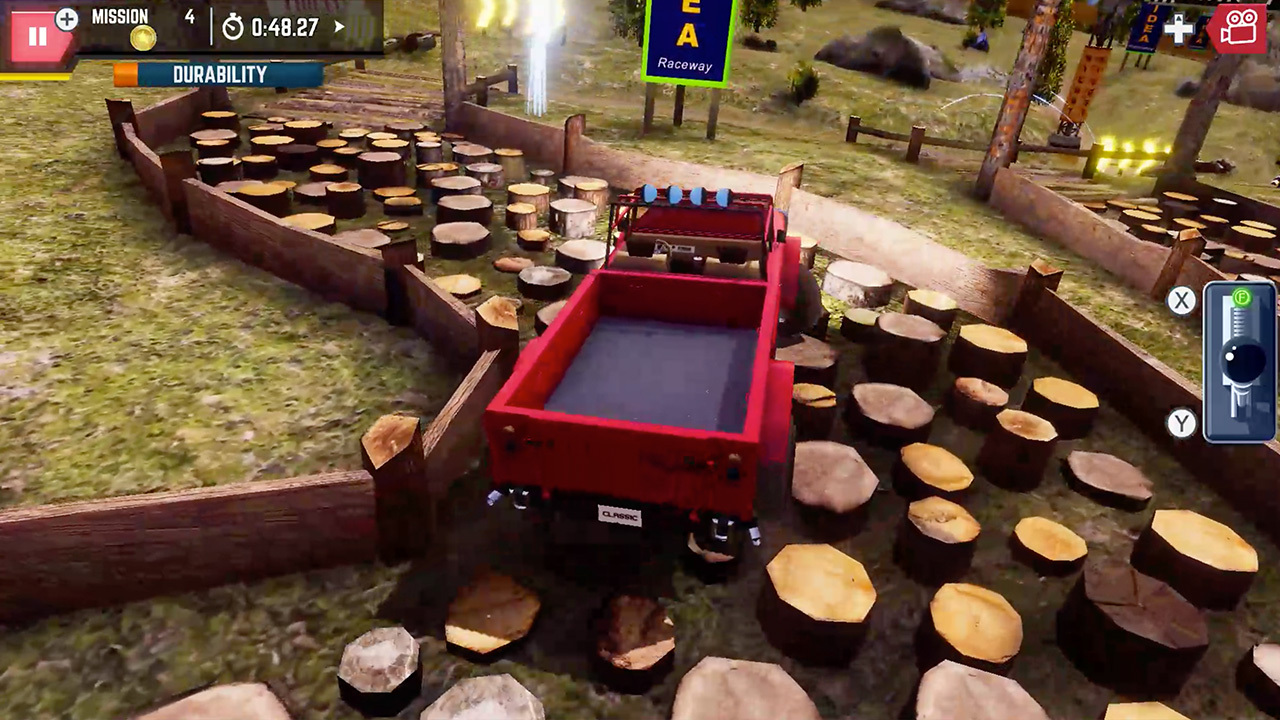Click the DURABILITY bar
The height and width of the screenshot is (720, 1280).
tap(220, 74)
